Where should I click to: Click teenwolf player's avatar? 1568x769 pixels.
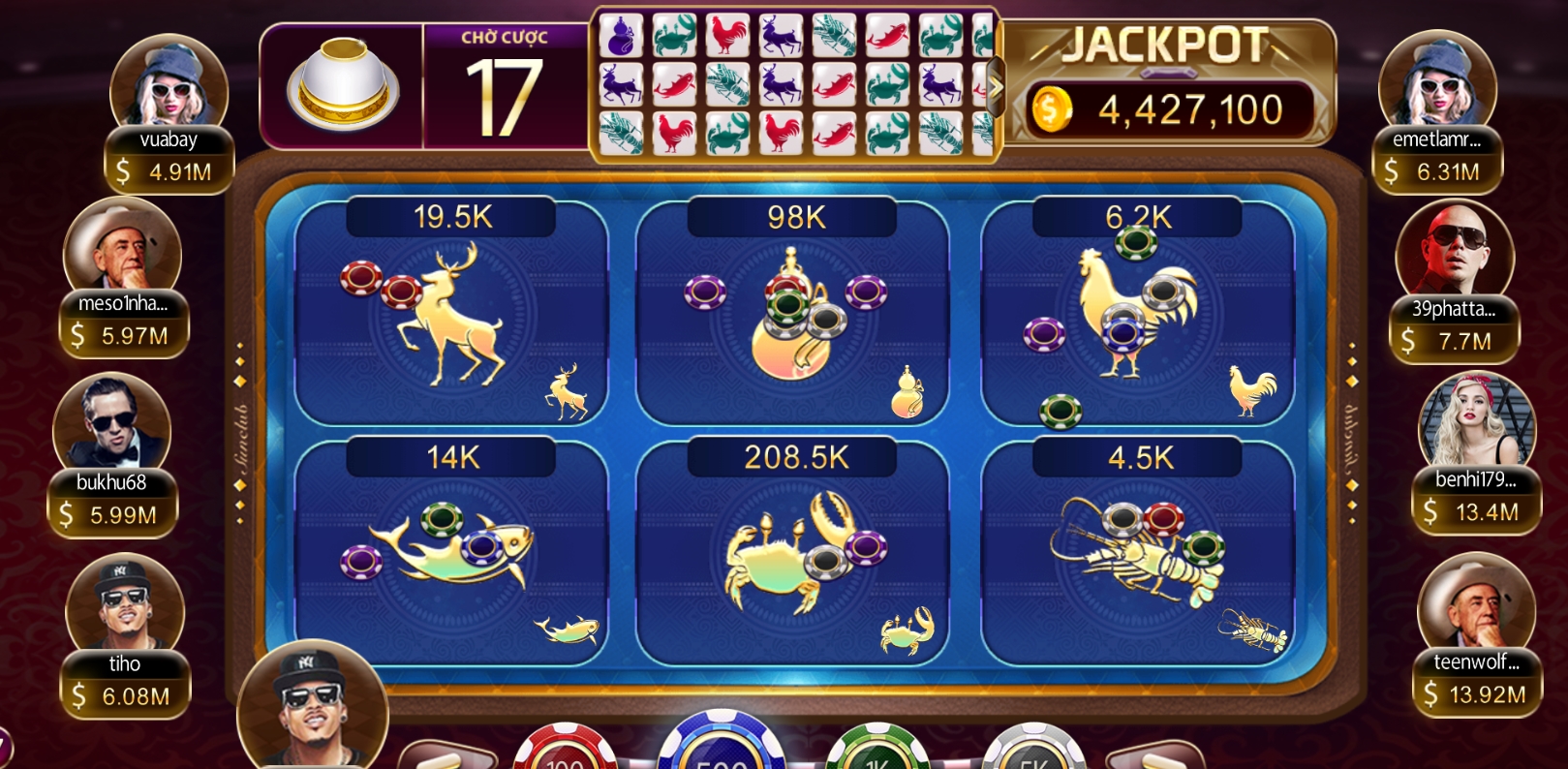(1475, 605)
